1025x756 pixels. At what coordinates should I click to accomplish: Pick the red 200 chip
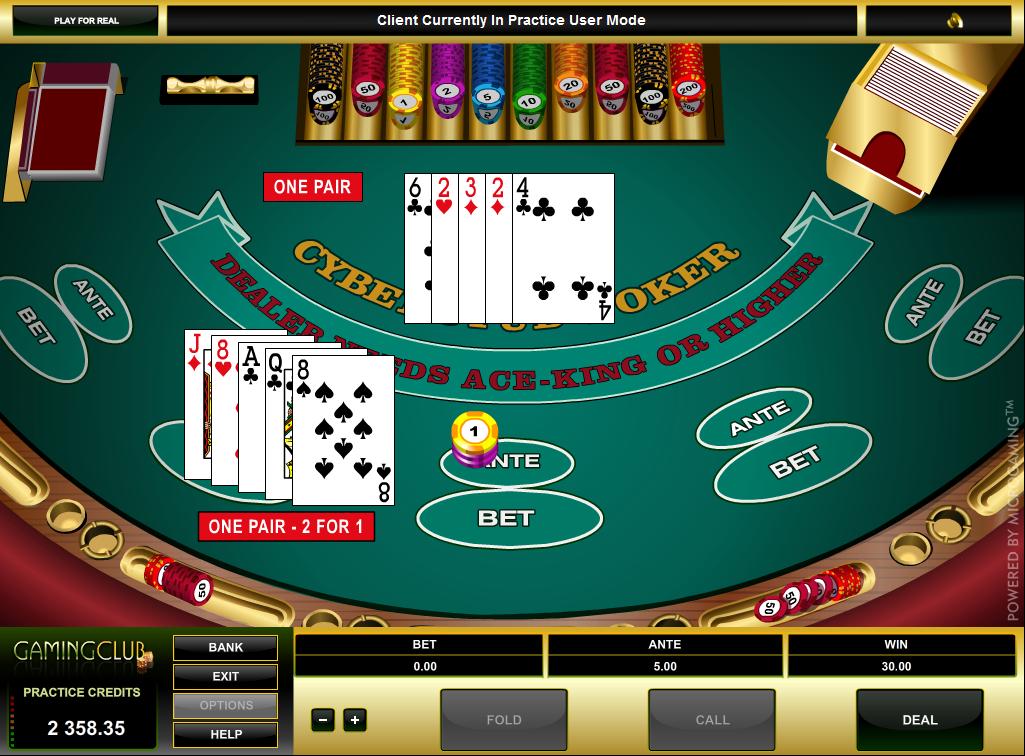[688, 88]
